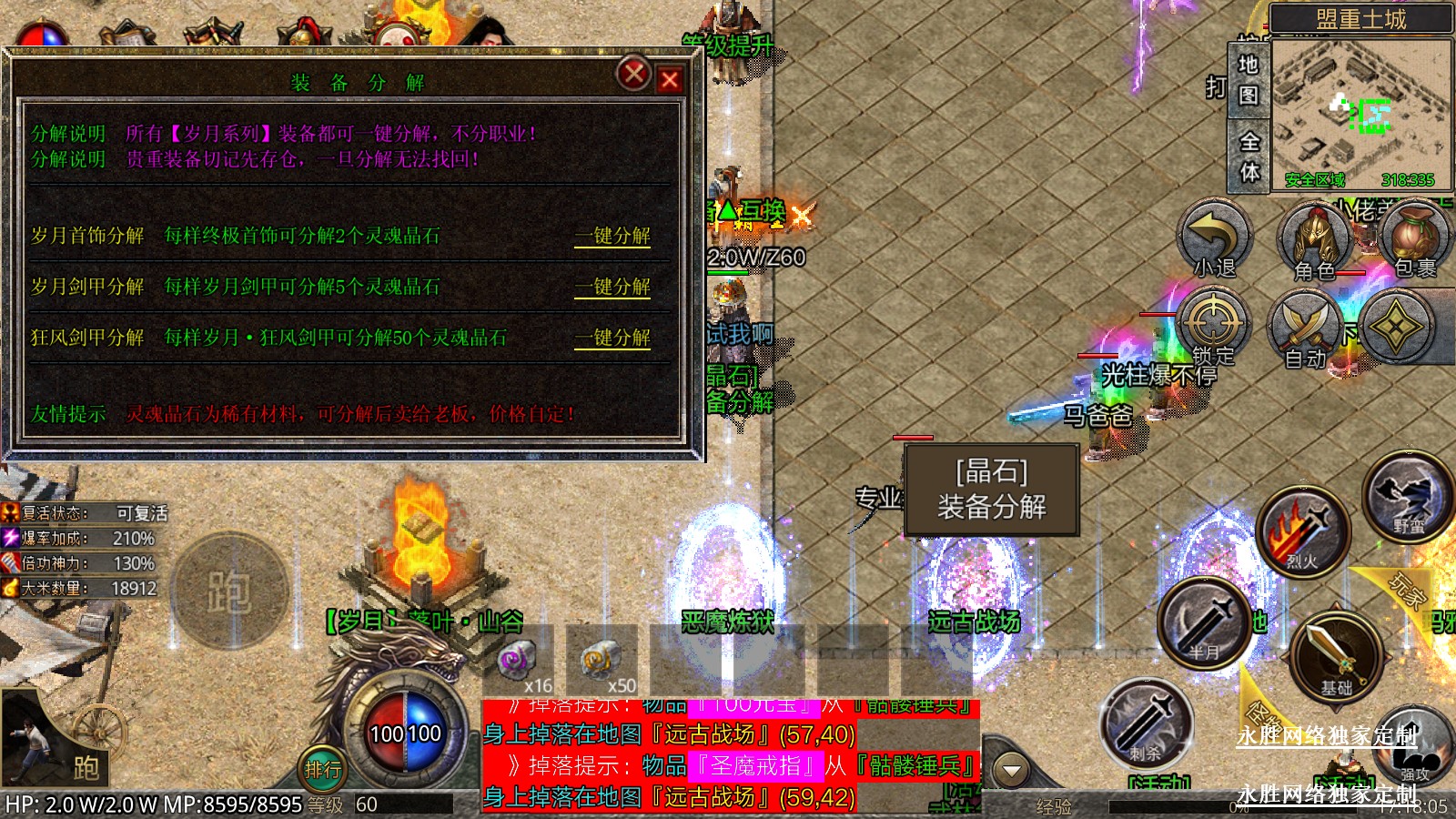Click the square red X button
This screenshot has height=819, width=1456.
[670, 80]
